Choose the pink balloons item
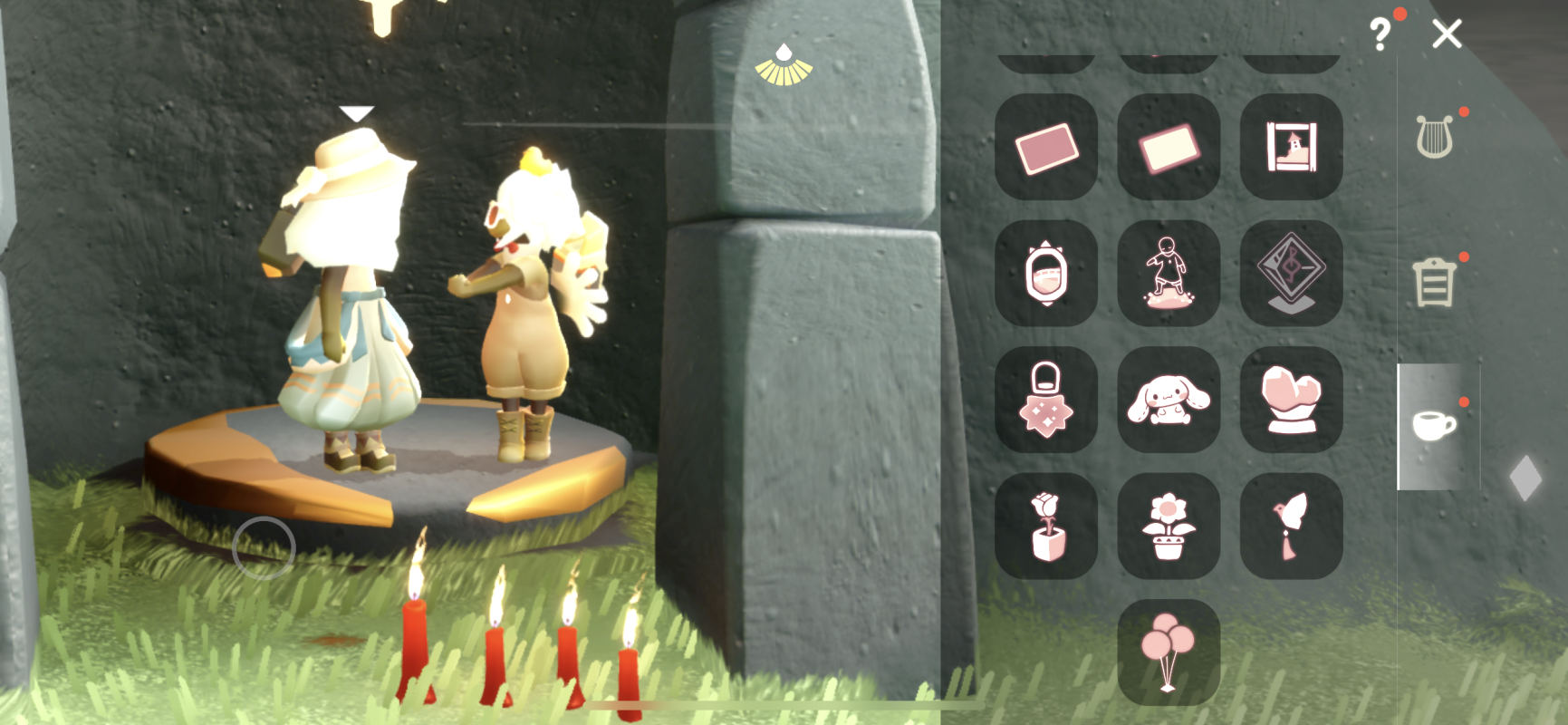This screenshot has height=725, width=1568. click(1169, 652)
